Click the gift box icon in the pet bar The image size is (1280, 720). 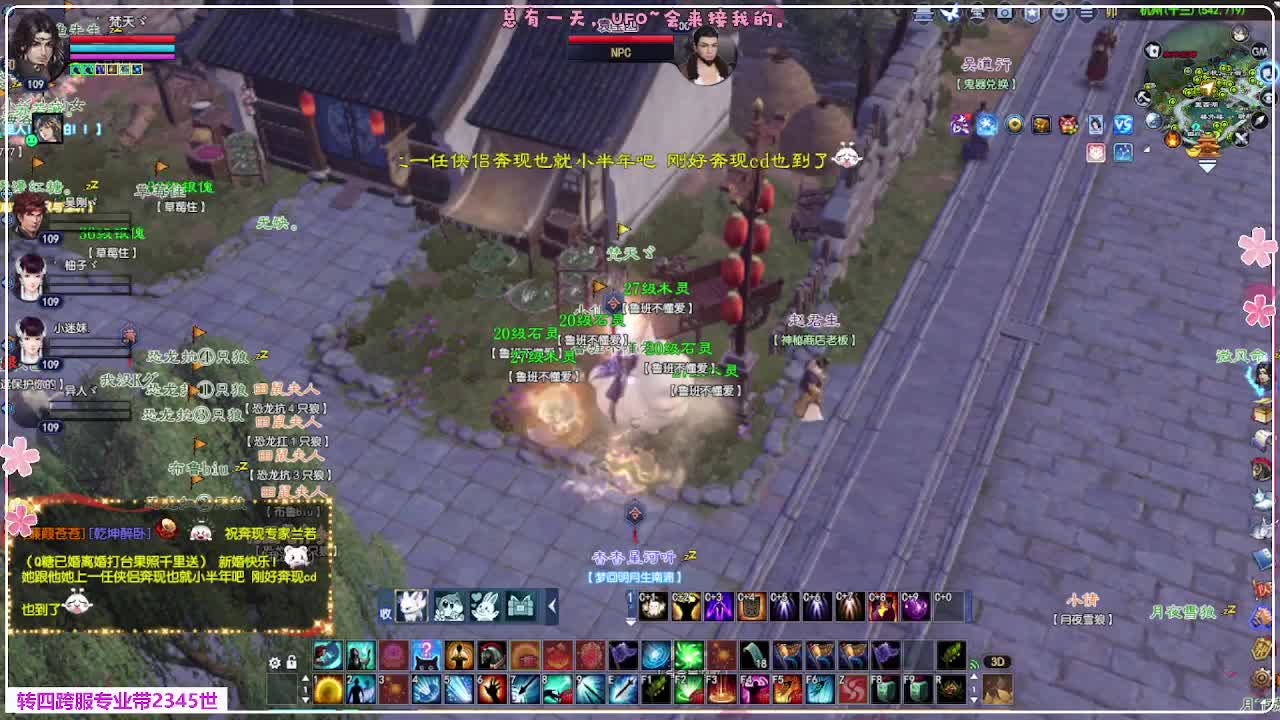click(x=520, y=605)
